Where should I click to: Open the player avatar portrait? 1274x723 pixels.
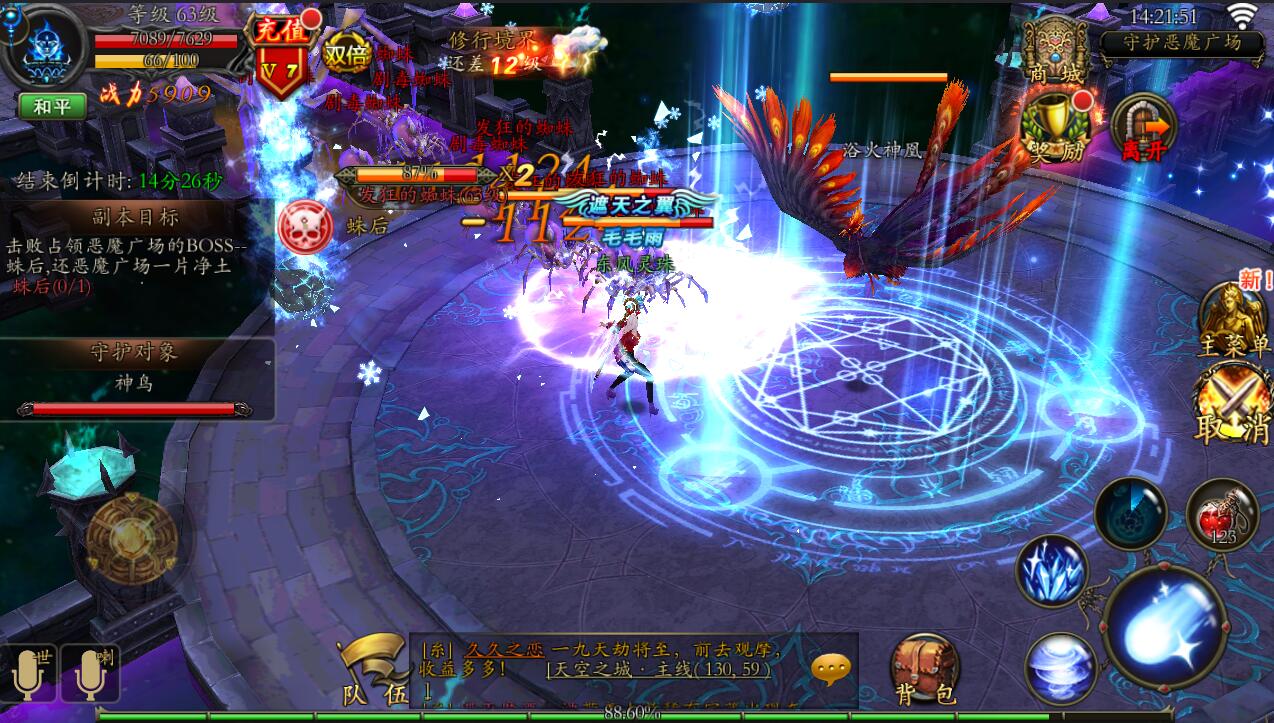(x=43, y=47)
